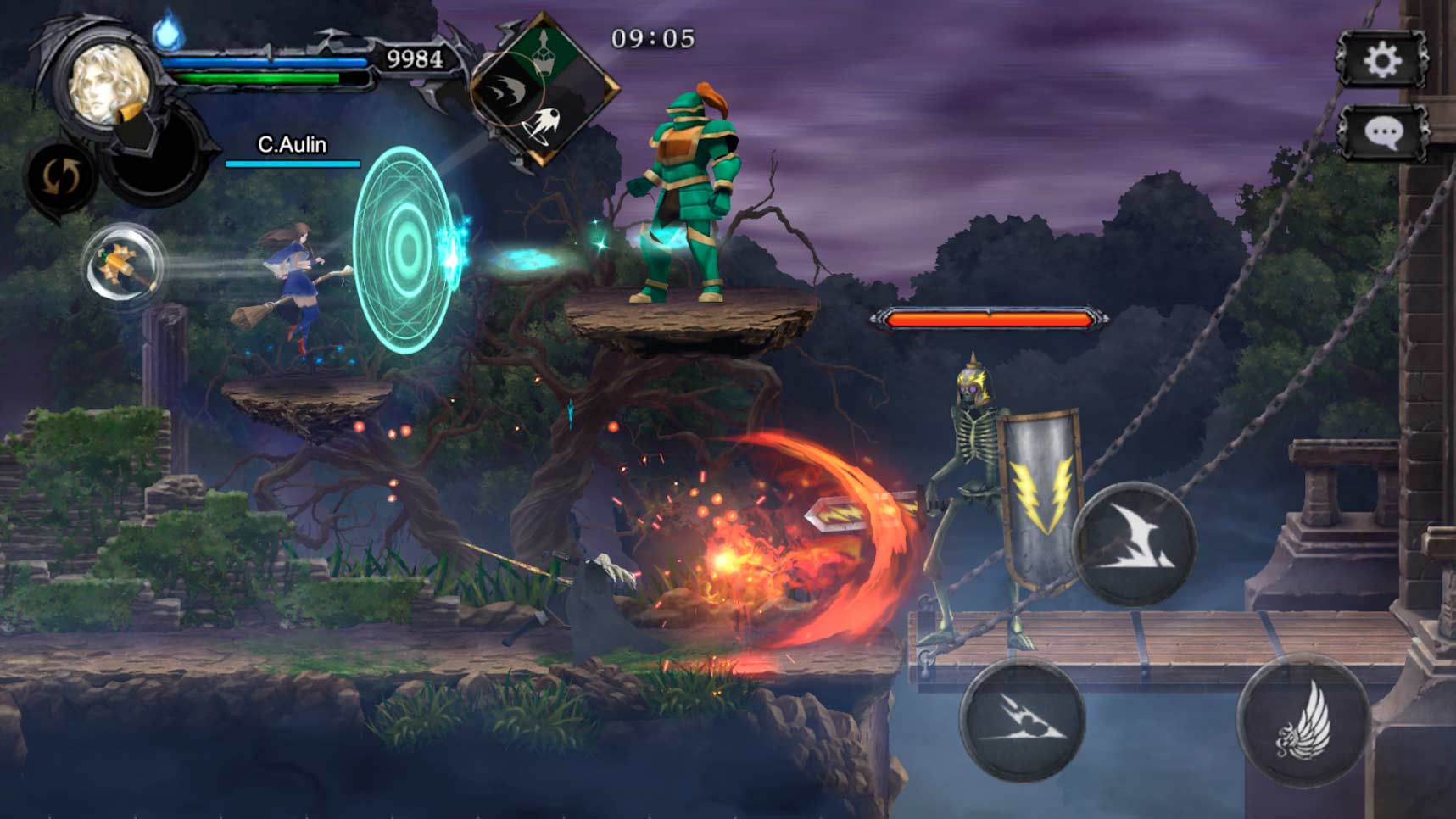Tap the Alucard character portrait

(x=109, y=84)
